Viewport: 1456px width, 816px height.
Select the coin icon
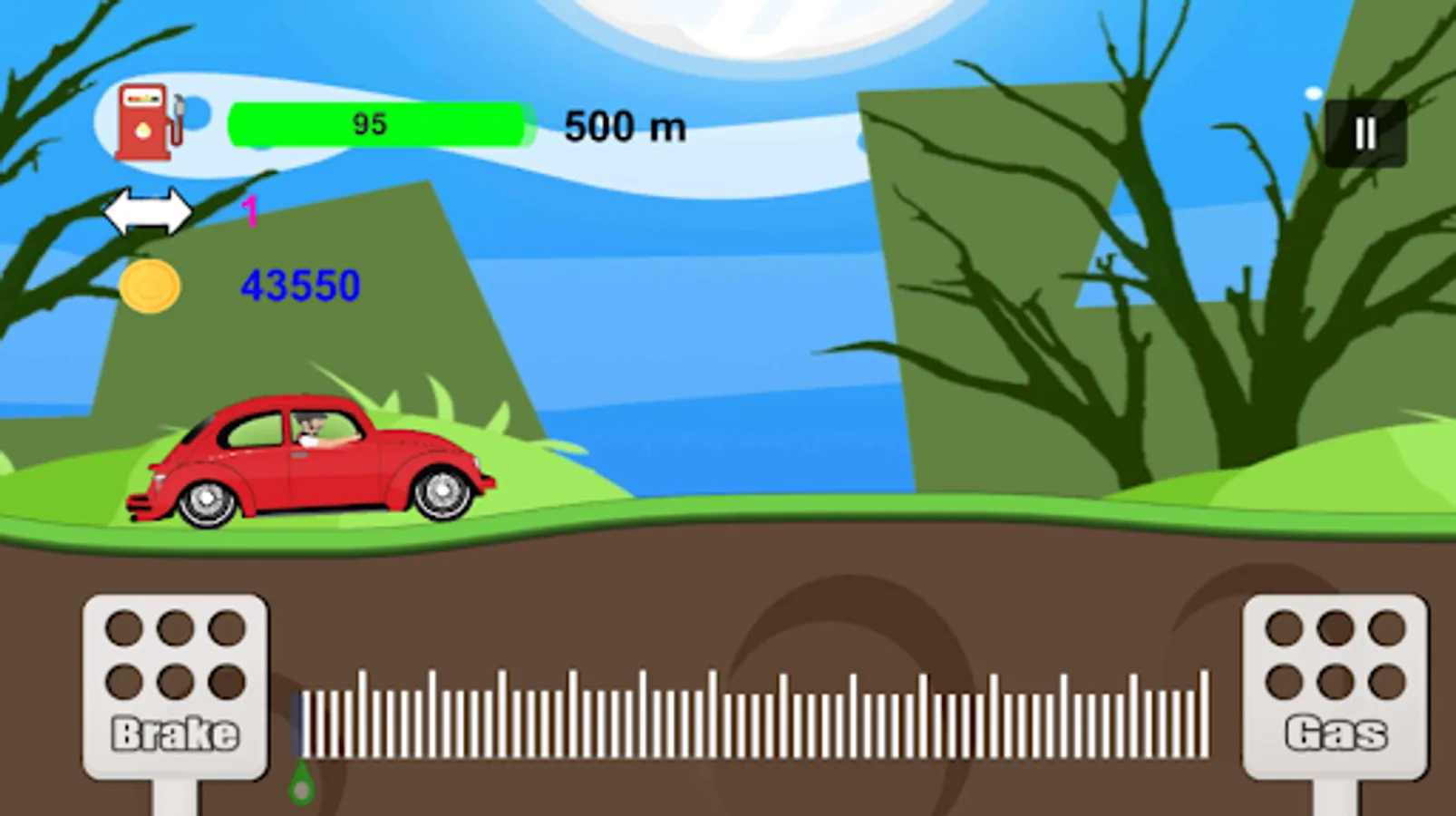point(150,286)
